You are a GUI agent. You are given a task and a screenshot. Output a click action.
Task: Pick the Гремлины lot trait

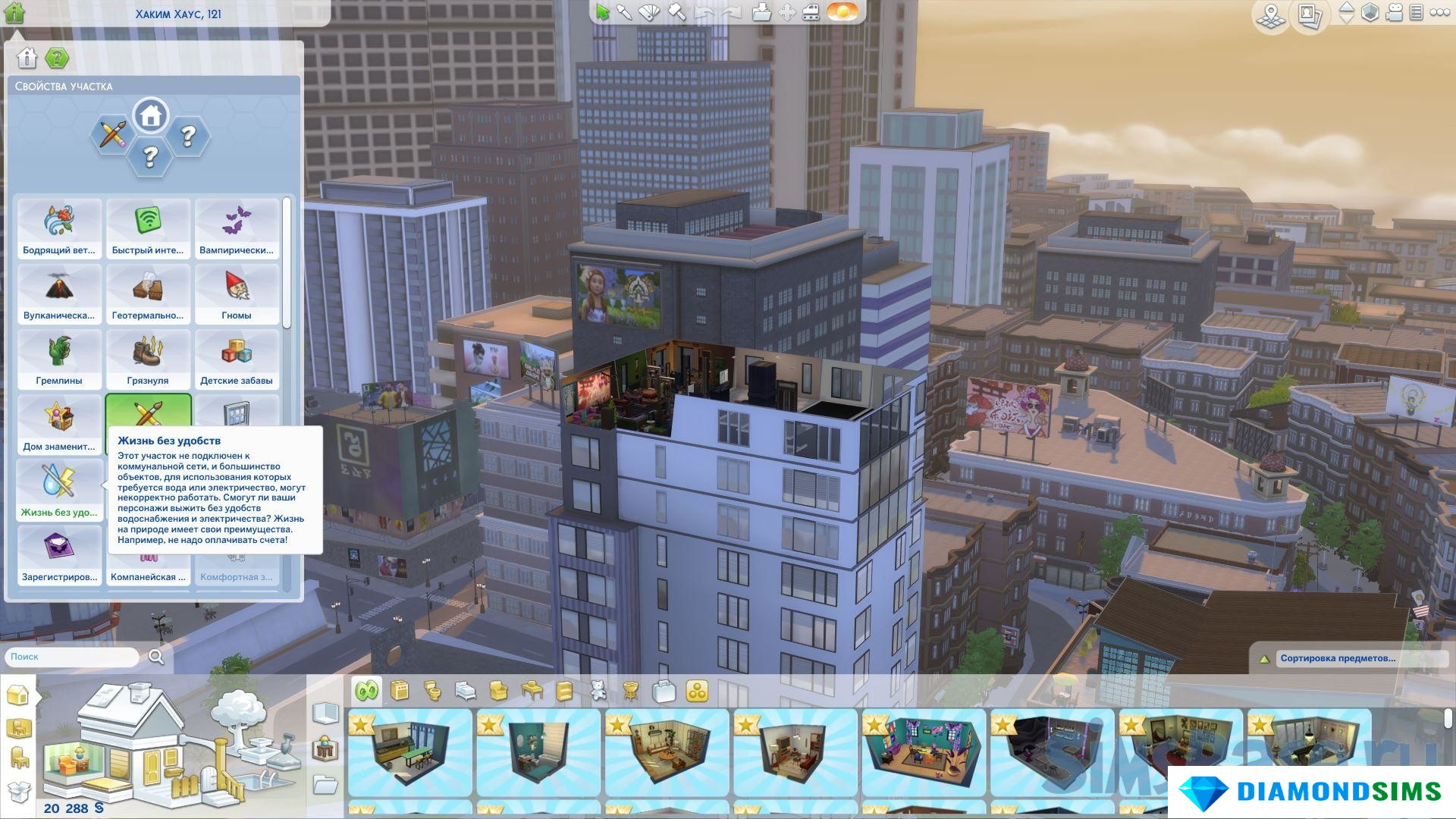point(59,359)
